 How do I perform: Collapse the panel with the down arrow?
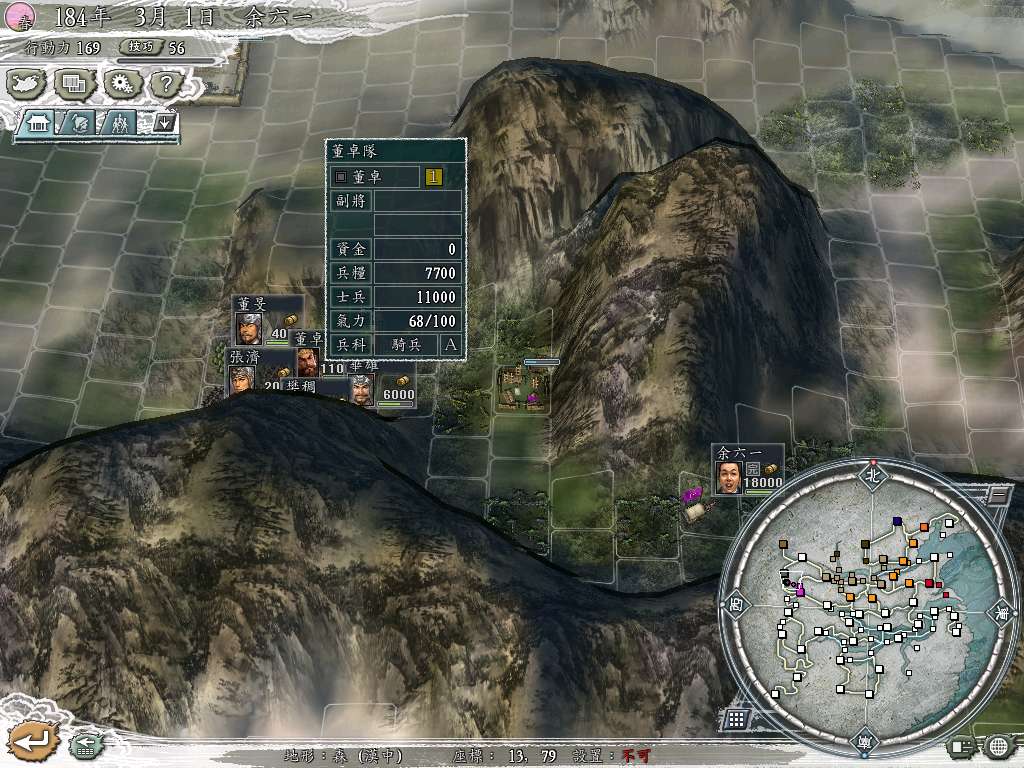coord(163,124)
